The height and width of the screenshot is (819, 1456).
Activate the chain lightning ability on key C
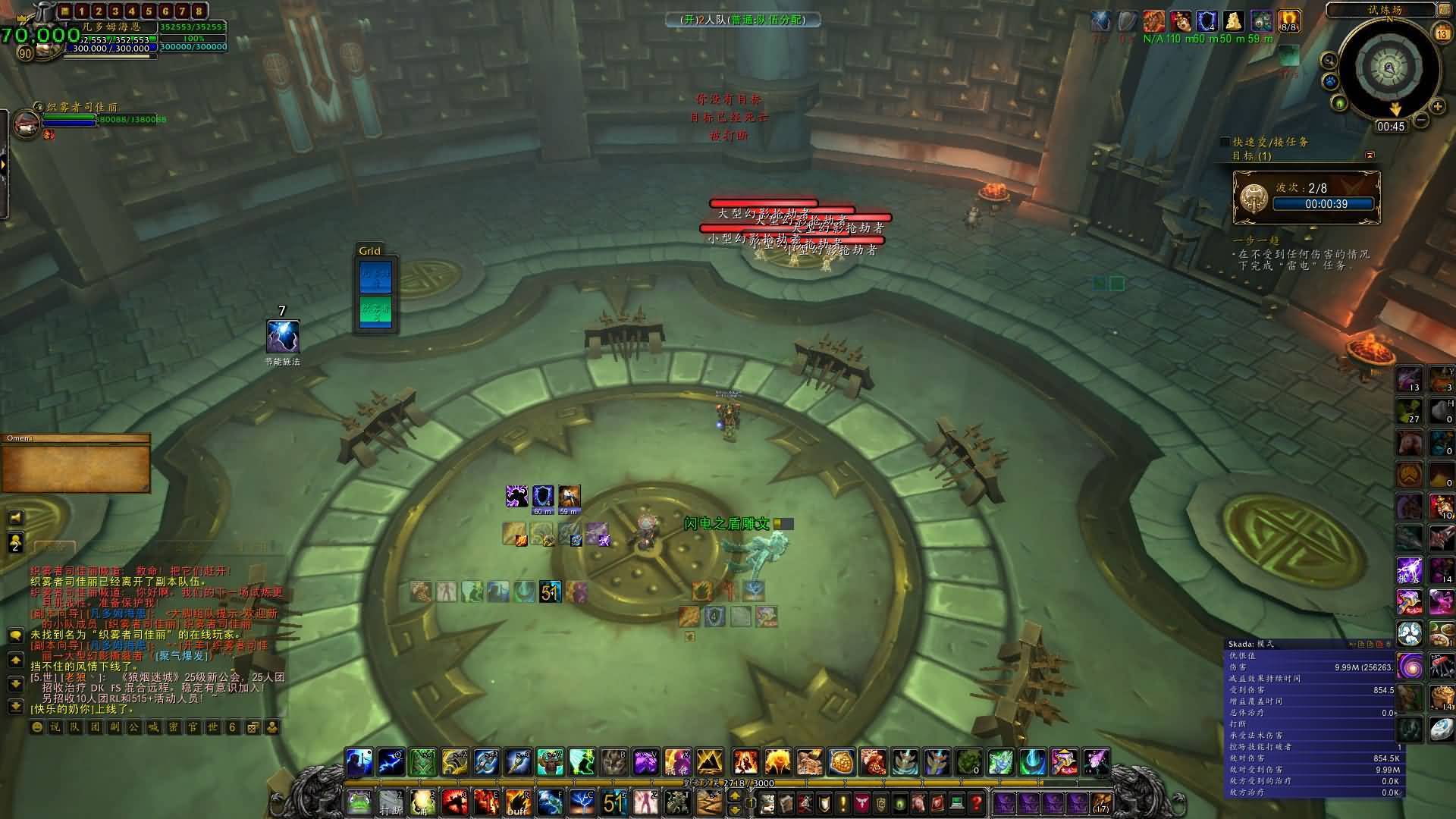coord(582,802)
